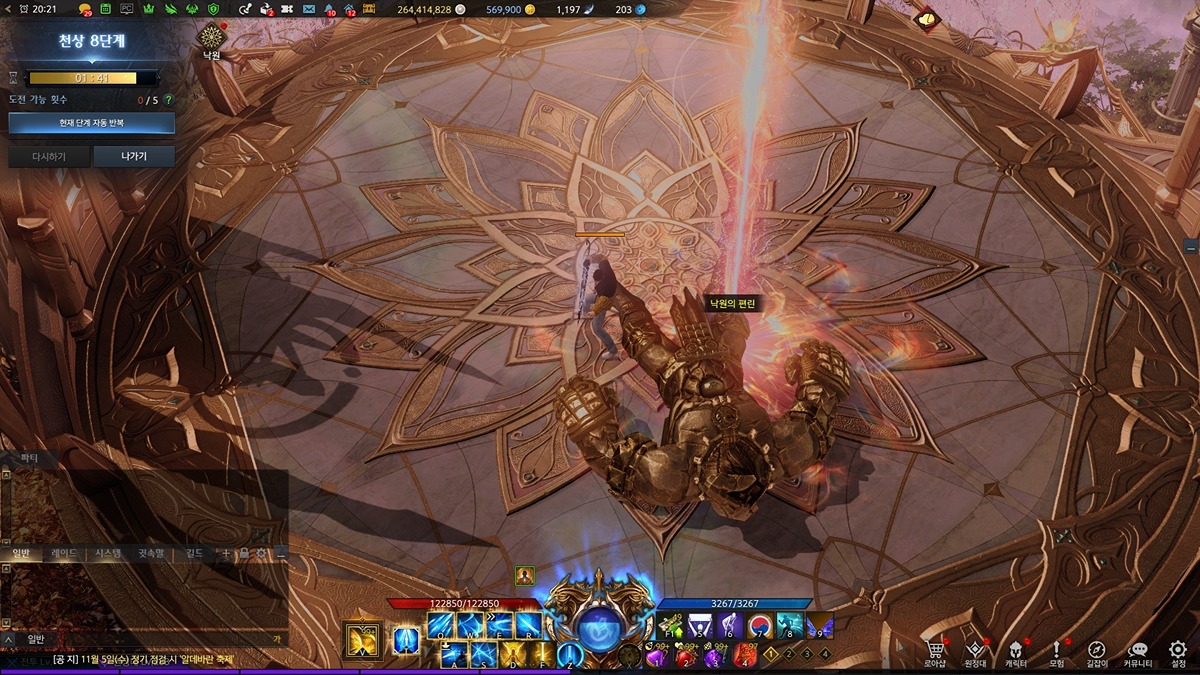Switch to the 레이드 chat tab

(x=65, y=553)
